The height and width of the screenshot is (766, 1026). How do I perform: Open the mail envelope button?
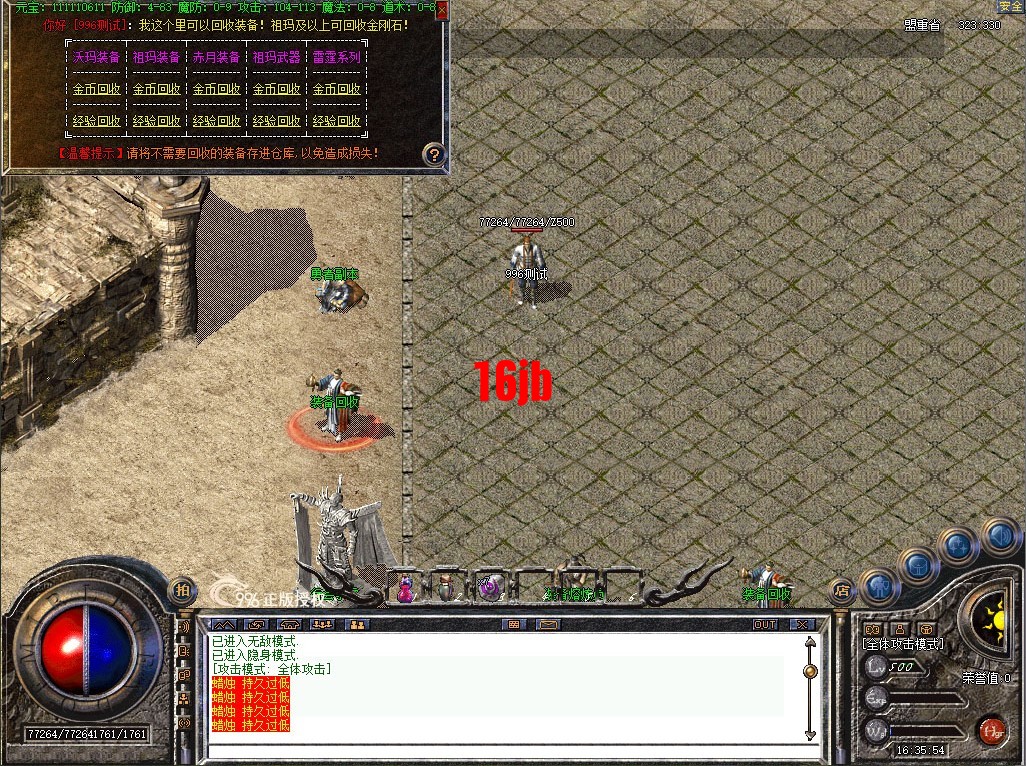tap(546, 624)
